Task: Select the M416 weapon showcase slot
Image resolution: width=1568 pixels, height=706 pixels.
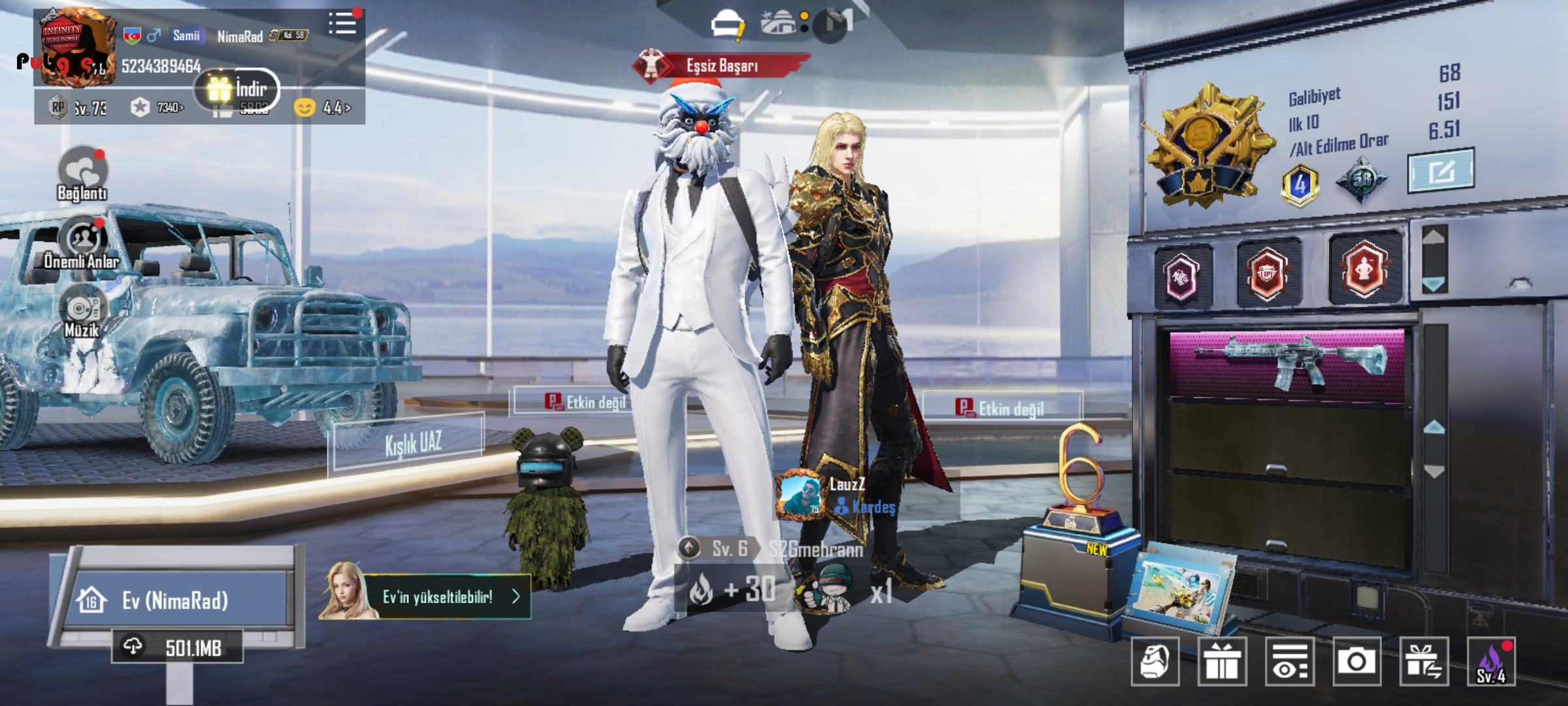Action: tap(1287, 363)
